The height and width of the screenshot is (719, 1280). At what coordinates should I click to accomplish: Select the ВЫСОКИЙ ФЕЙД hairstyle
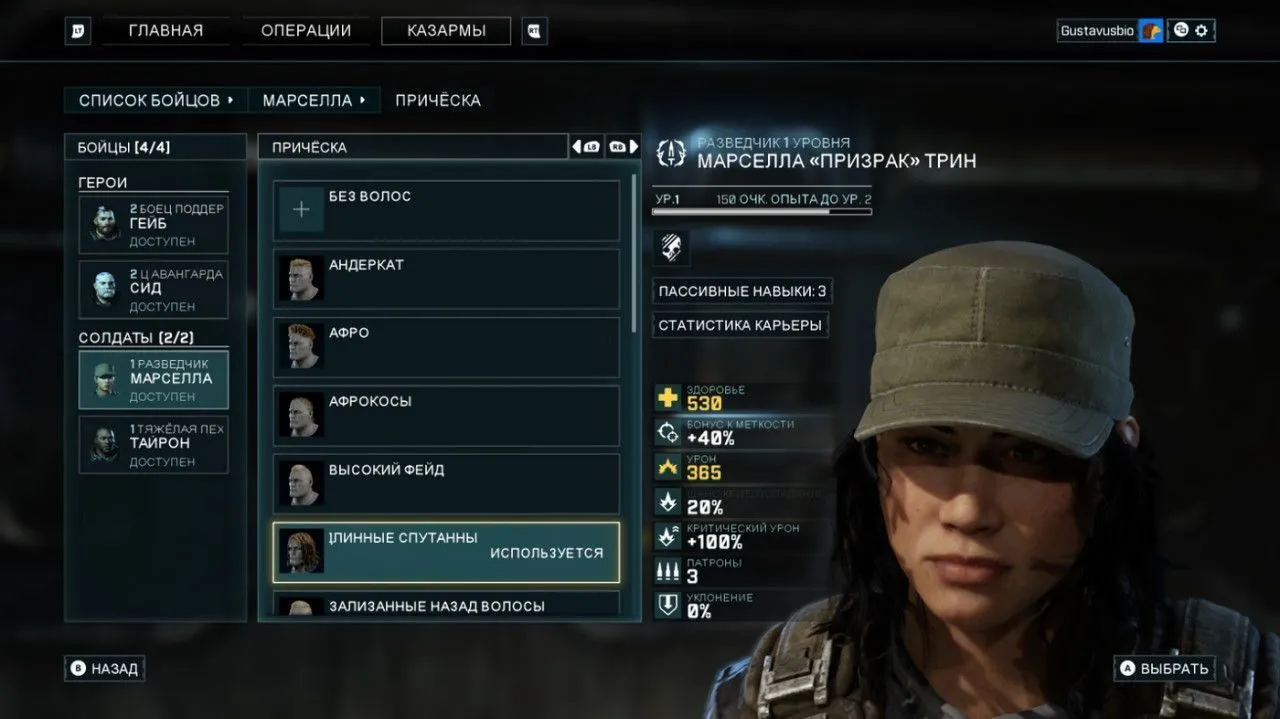point(446,484)
